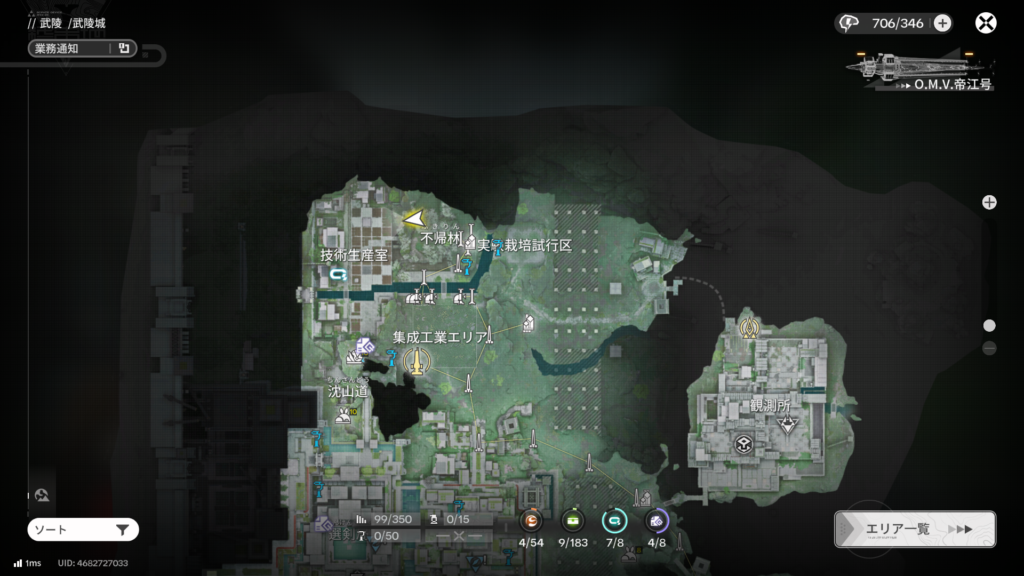Select the 集成工業エリア fast-travel marker

tap(413, 361)
